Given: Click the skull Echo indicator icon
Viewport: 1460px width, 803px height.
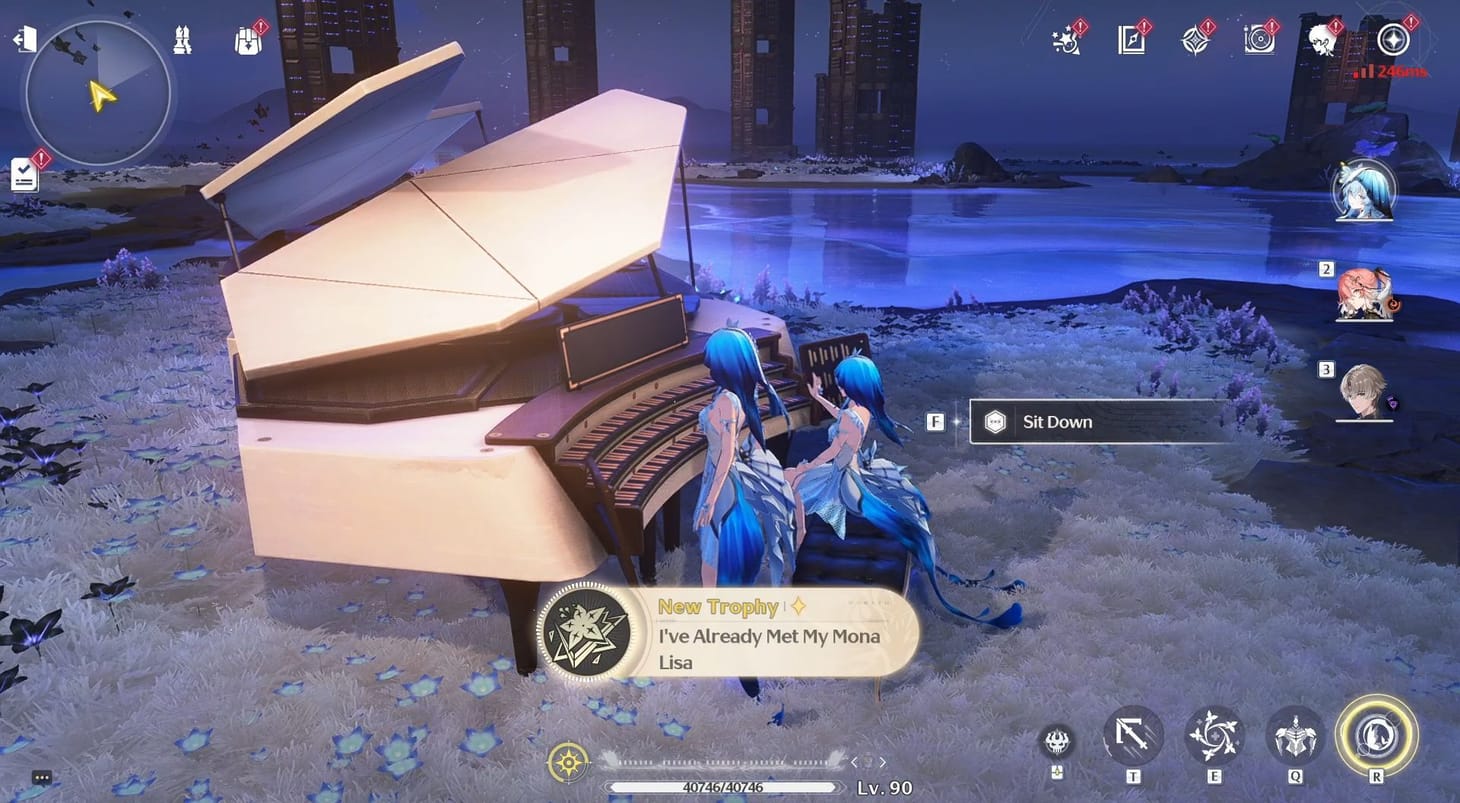Looking at the screenshot, I should click(1057, 741).
